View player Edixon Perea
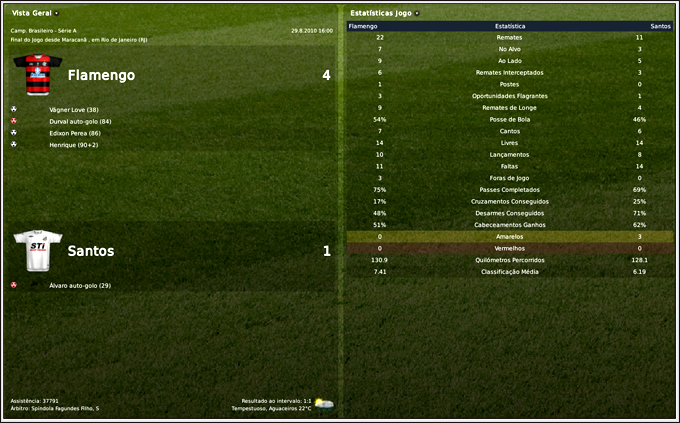The height and width of the screenshot is (423, 680). 74,133
